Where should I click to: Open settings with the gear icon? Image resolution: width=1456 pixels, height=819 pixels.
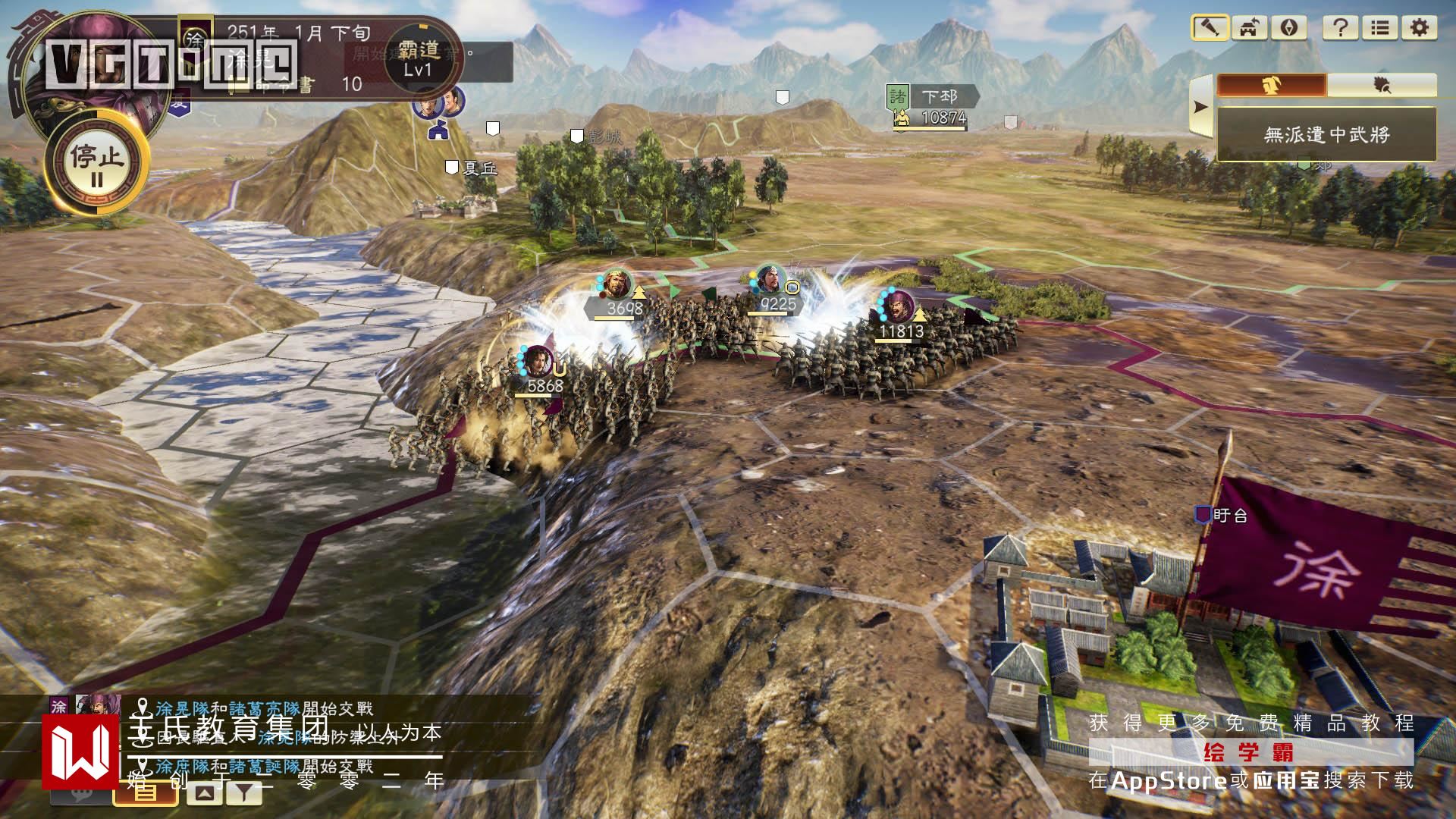(x=1420, y=28)
